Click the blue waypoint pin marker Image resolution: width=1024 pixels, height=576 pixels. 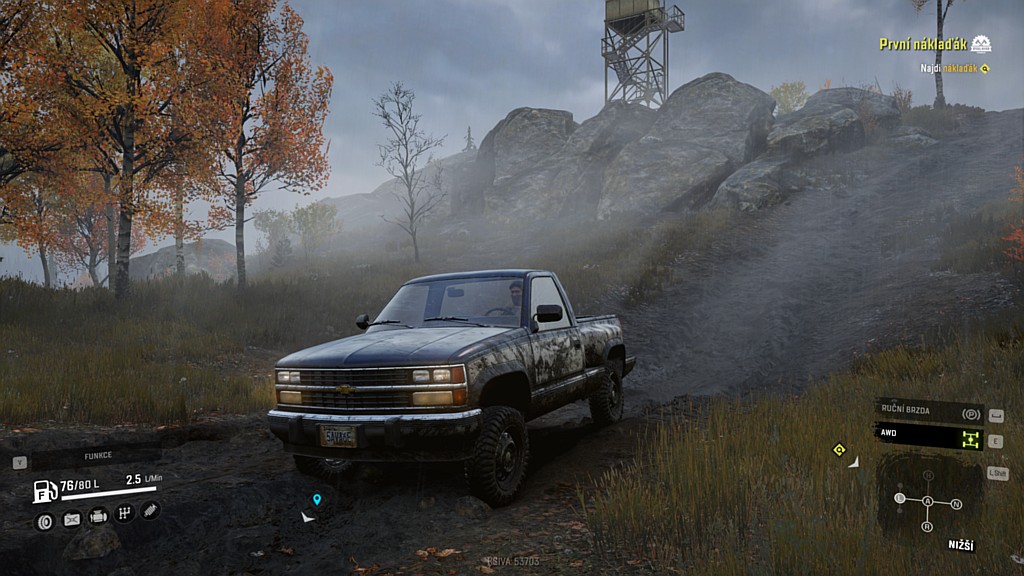coord(317,498)
